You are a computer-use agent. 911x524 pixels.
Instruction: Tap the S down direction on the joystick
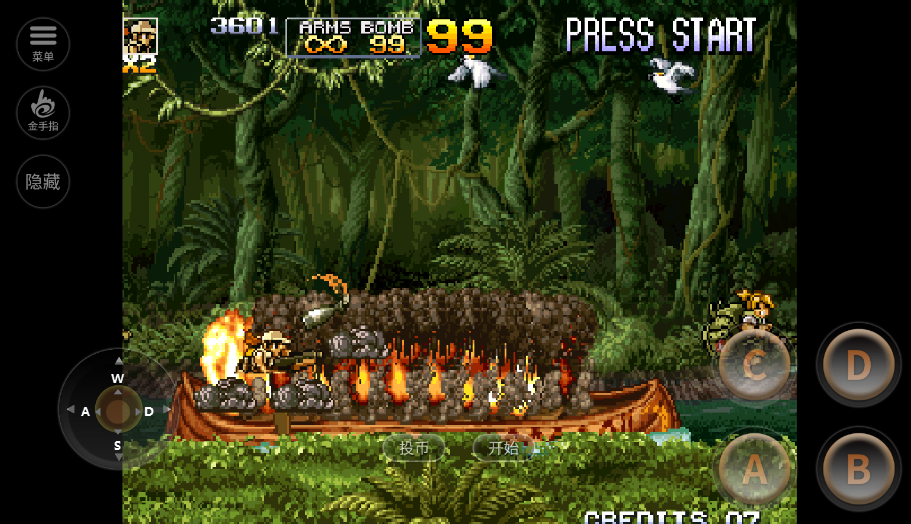click(118, 446)
